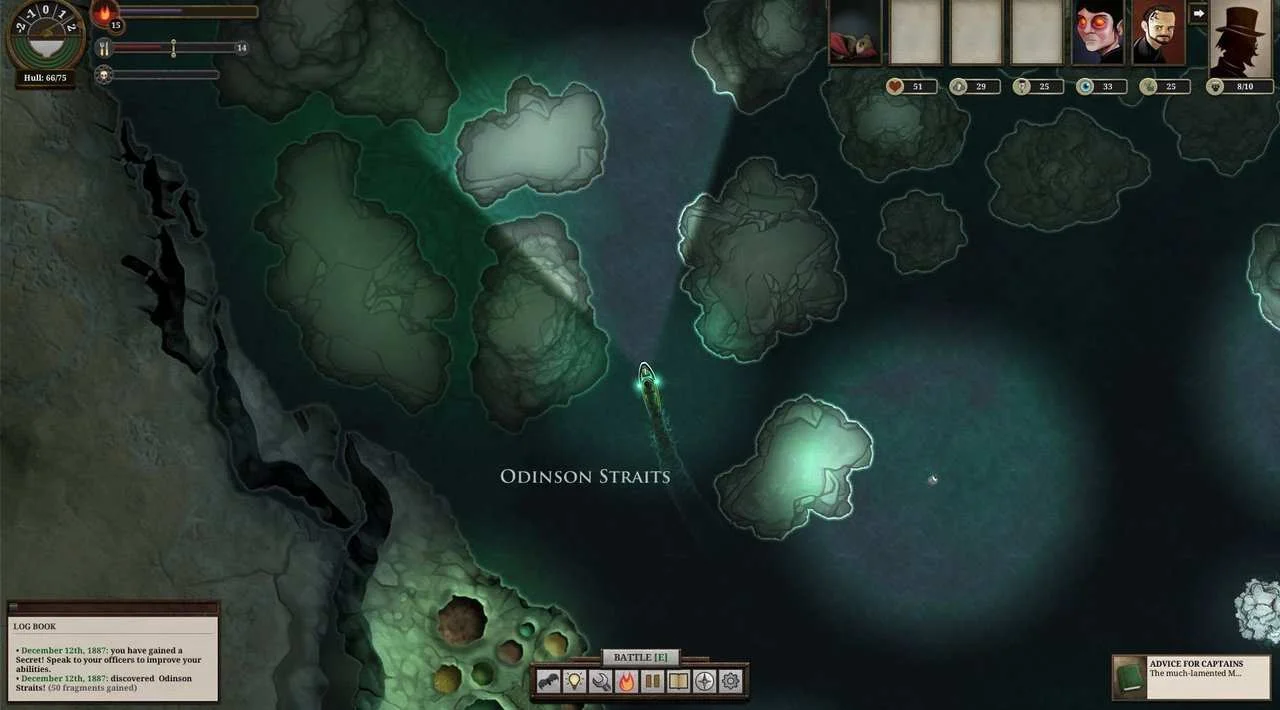
Task: Select the top-hat captain silhouette portrait
Action: click(x=1240, y=36)
